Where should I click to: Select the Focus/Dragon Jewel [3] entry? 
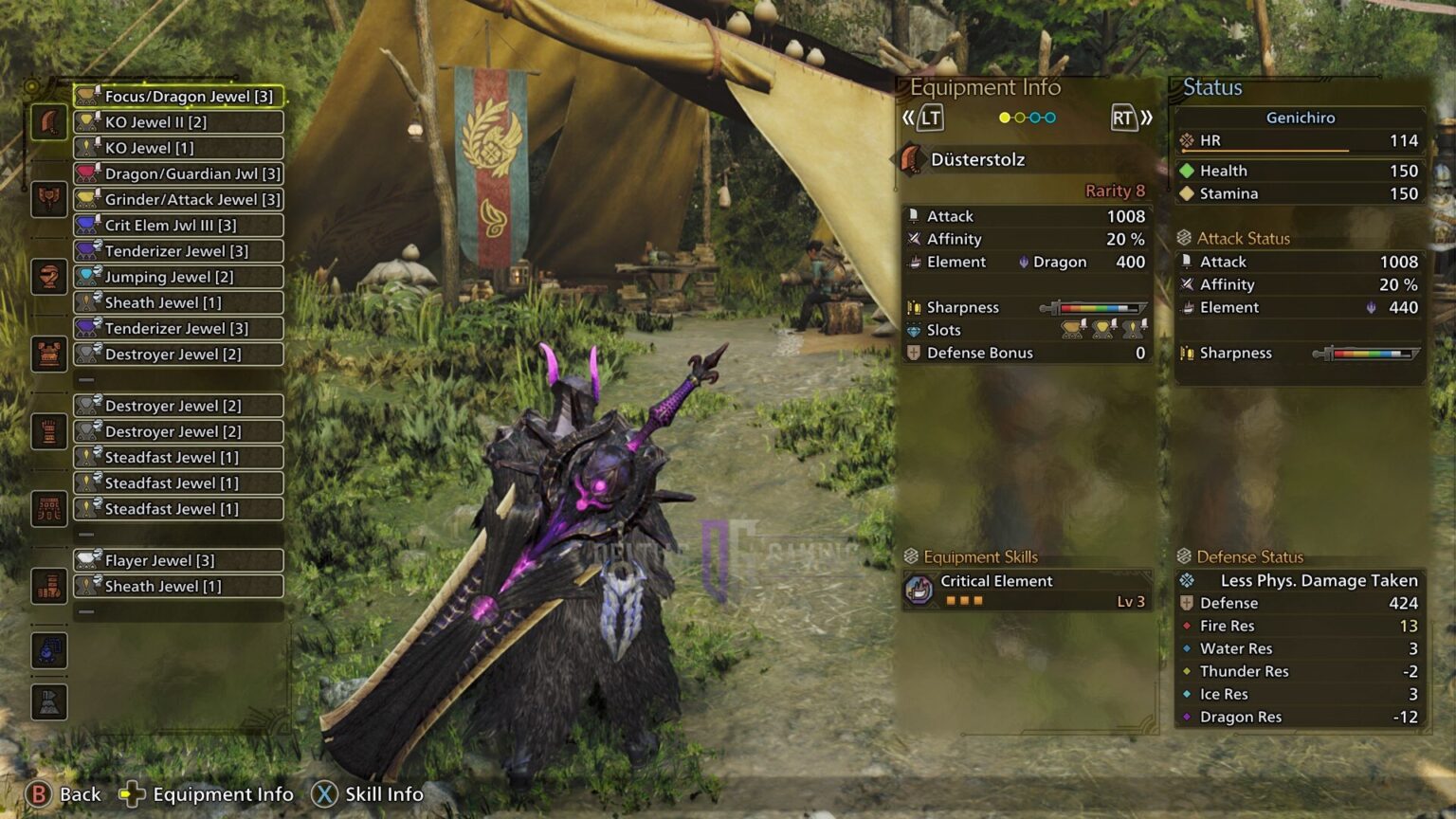point(180,96)
